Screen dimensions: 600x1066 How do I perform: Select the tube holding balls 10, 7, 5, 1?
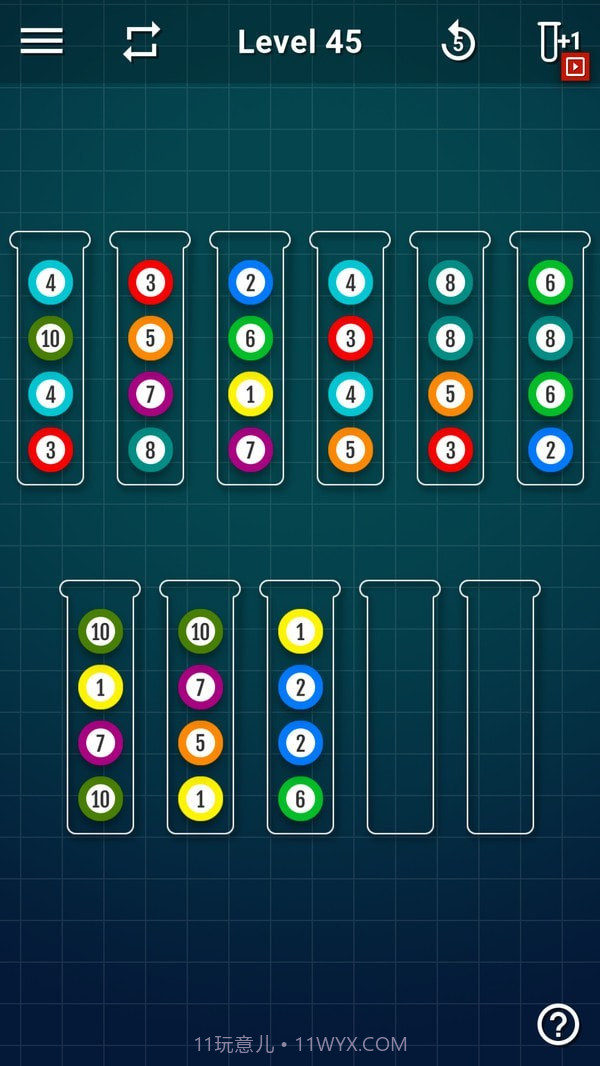click(x=200, y=710)
